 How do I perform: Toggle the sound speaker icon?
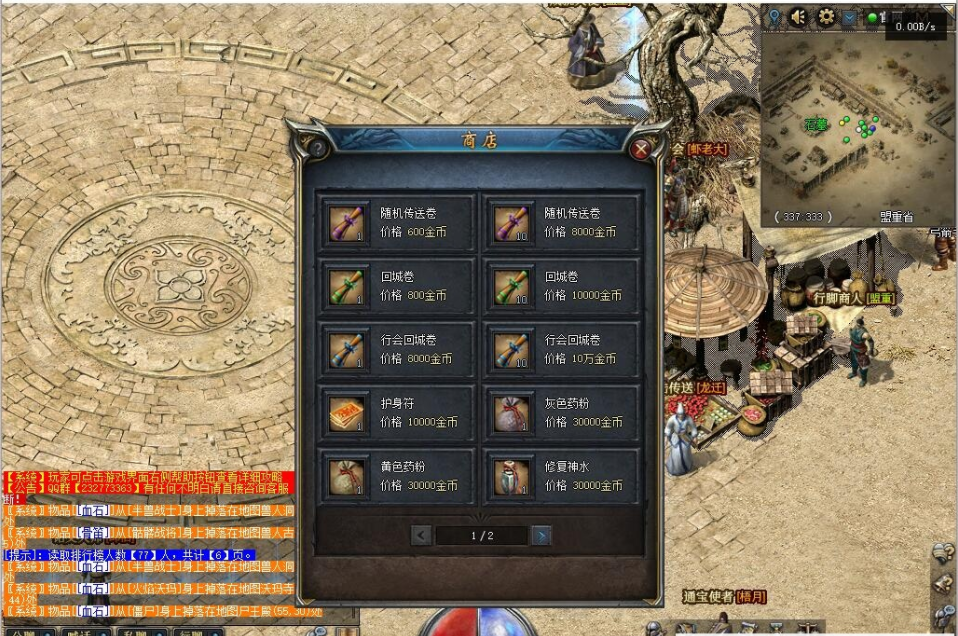pyautogui.click(x=799, y=17)
